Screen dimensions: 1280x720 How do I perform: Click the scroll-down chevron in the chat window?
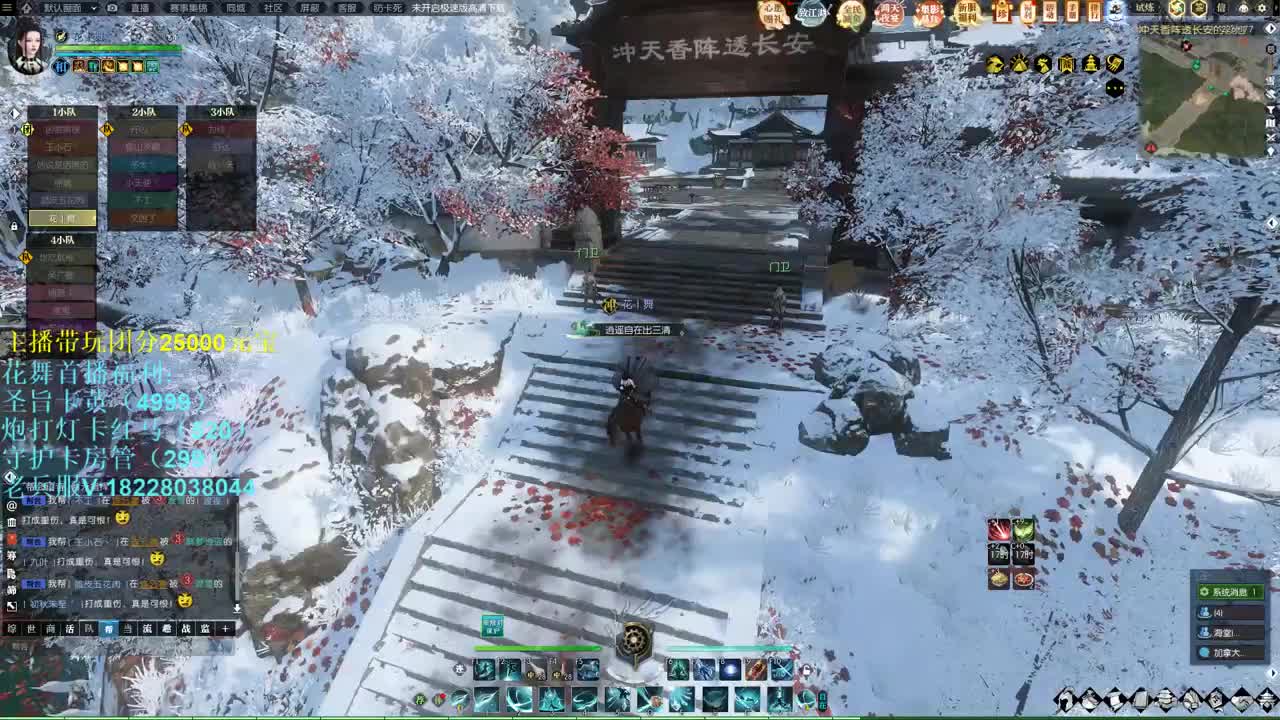[x=236, y=607]
